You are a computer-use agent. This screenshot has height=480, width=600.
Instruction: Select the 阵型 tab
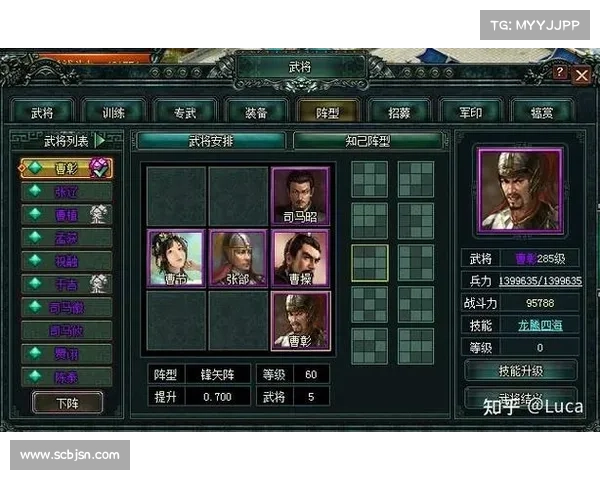[x=328, y=111]
